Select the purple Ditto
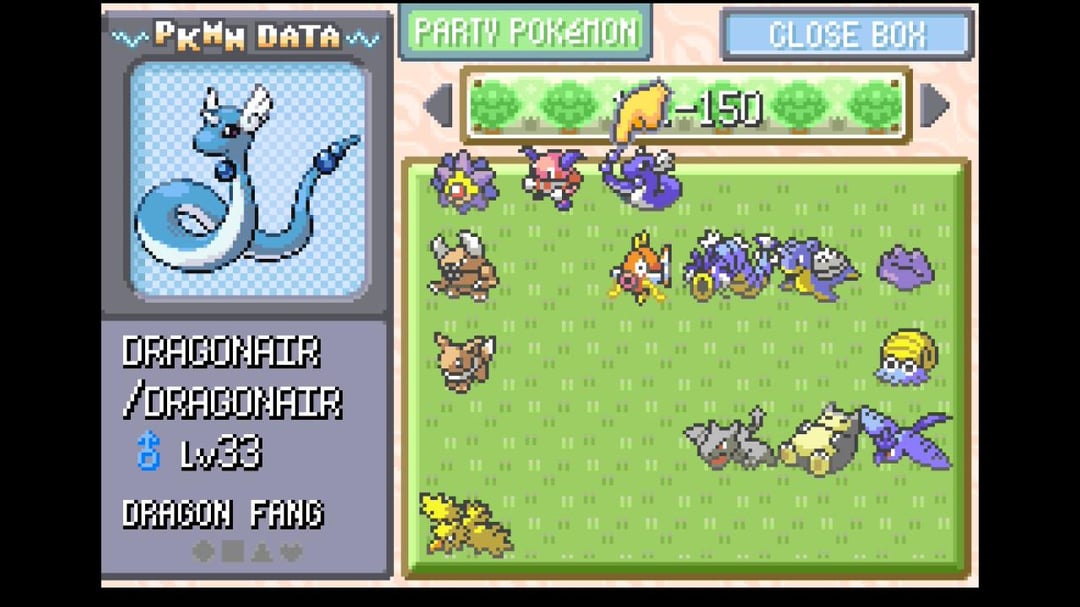Image resolution: width=1080 pixels, height=607 pixels. 906,268
